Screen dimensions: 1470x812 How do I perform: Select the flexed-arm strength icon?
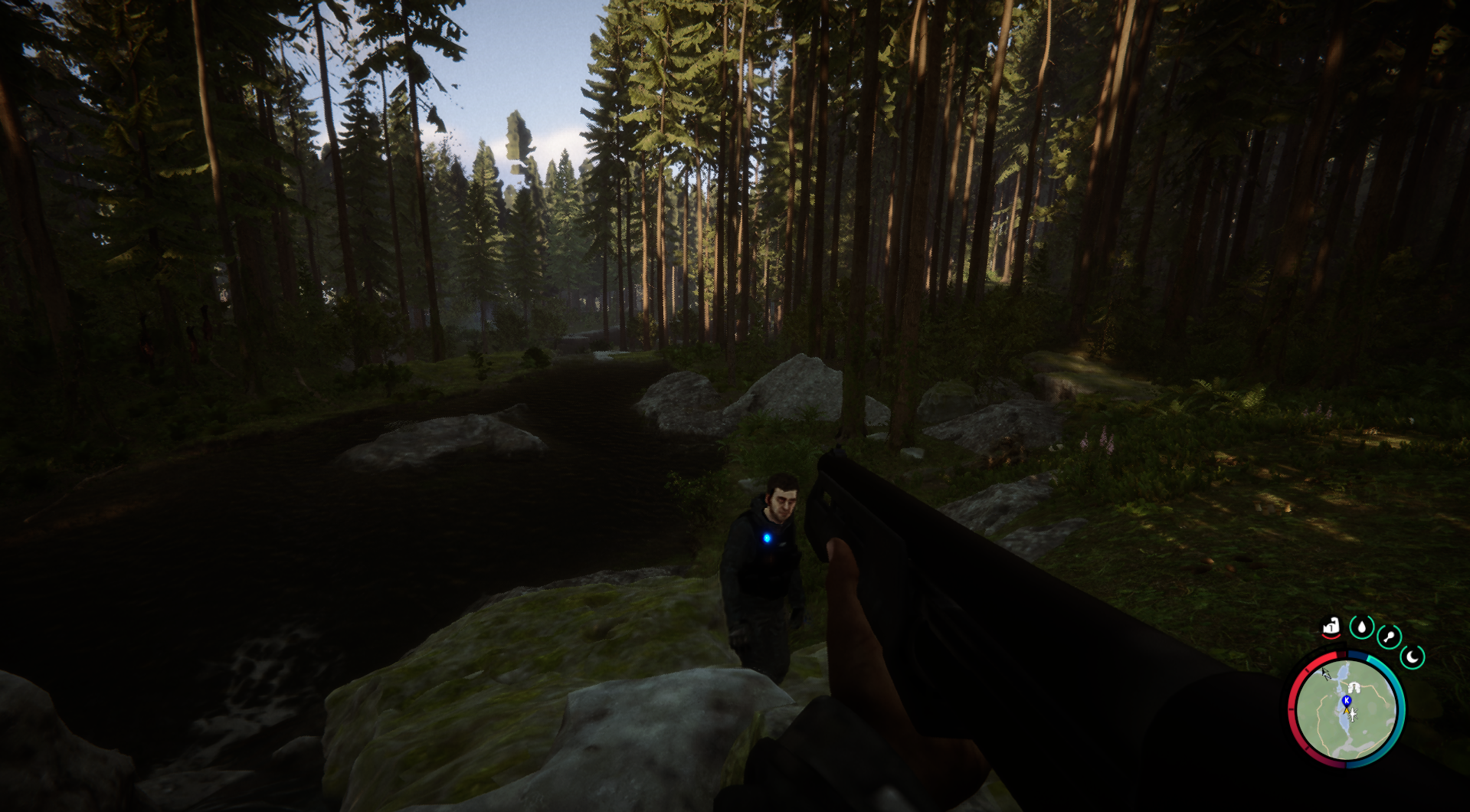[x=1331, y=627]
